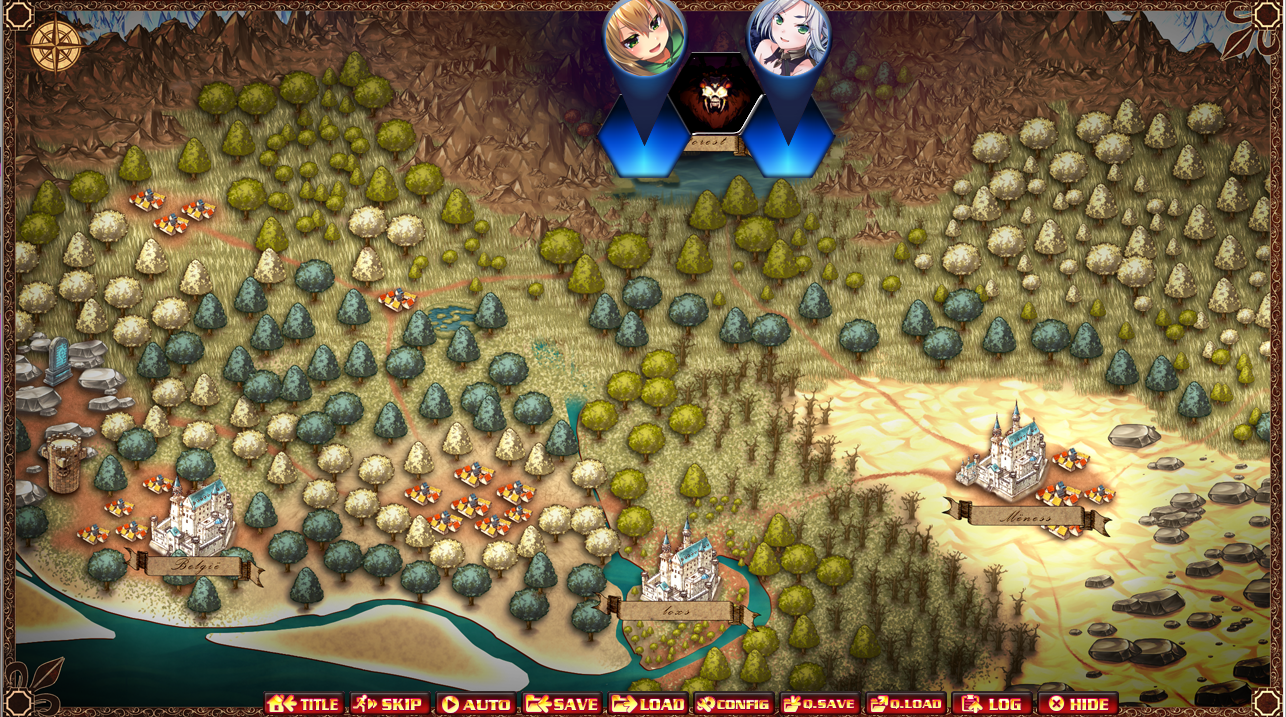Image resolution: width=1286 pixels, height=717 pixels.
Task: Turn on AUTO mode
Action: 476,704
